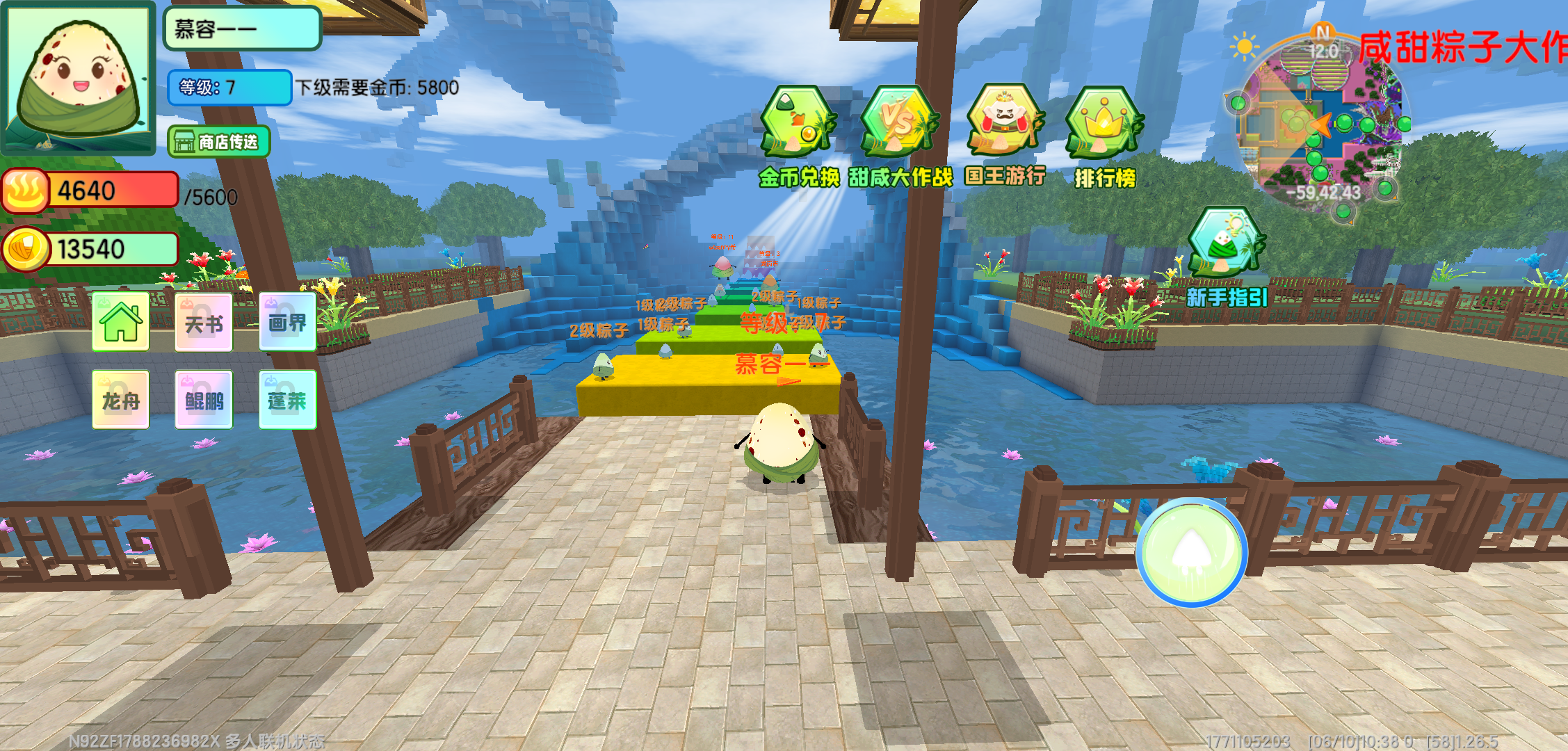
Task: Tap the round jump arrow button
Action: point(1192,552)
